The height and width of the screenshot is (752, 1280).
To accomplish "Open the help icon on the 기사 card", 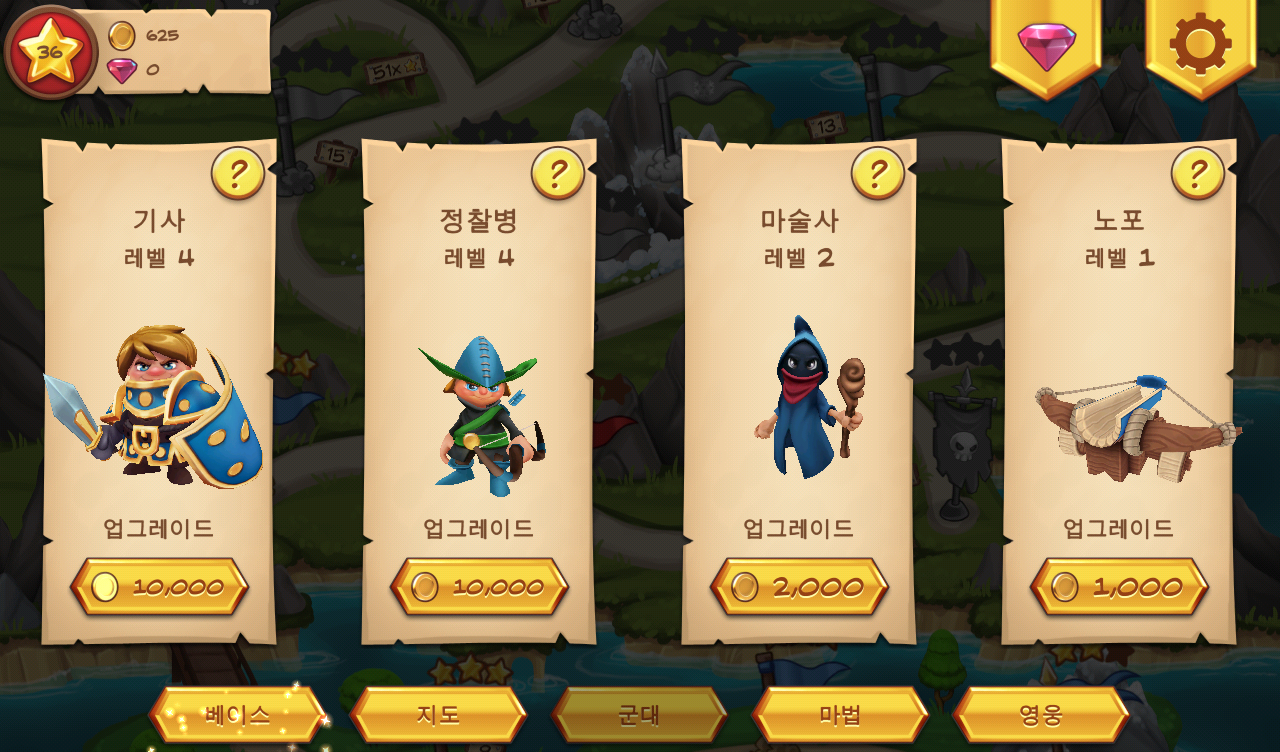I will [x=238, y=173].
